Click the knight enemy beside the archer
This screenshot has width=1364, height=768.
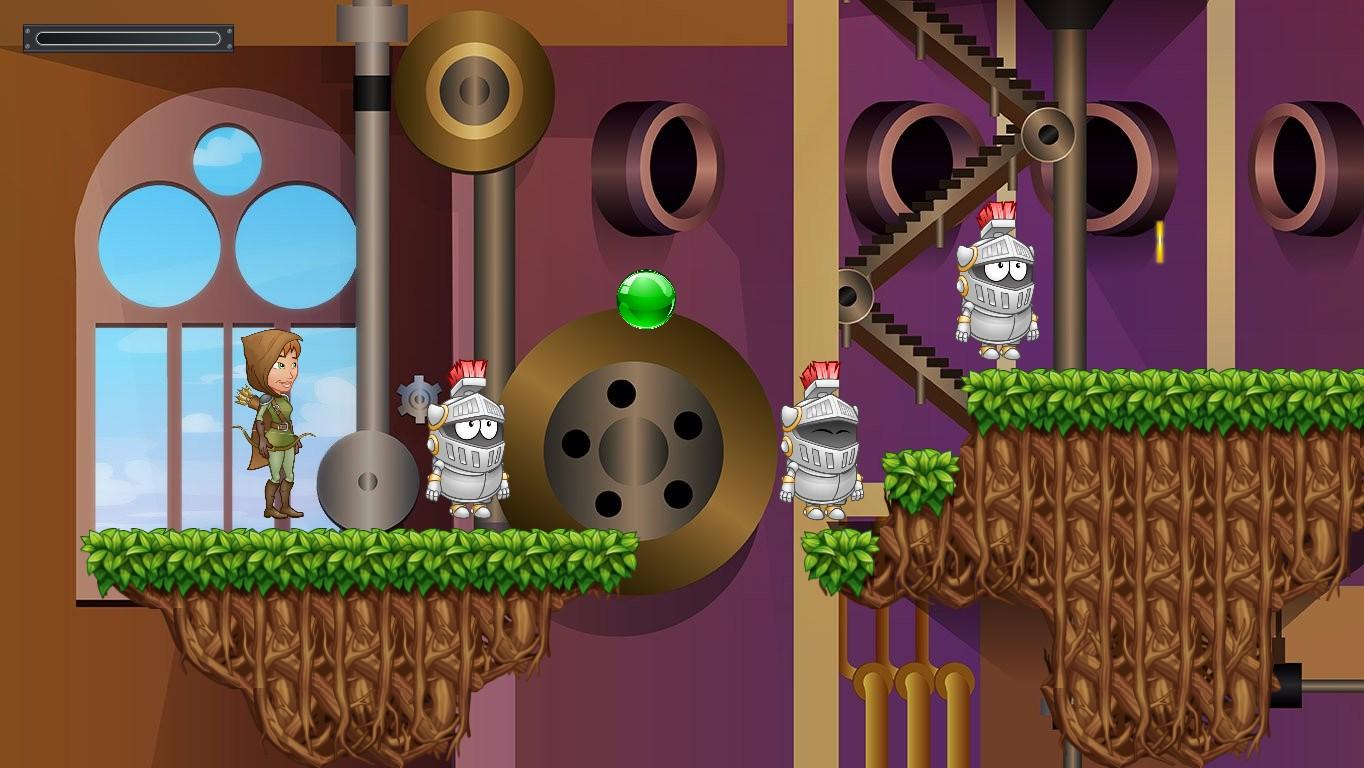pyautogui.click(x=470, y=450)
